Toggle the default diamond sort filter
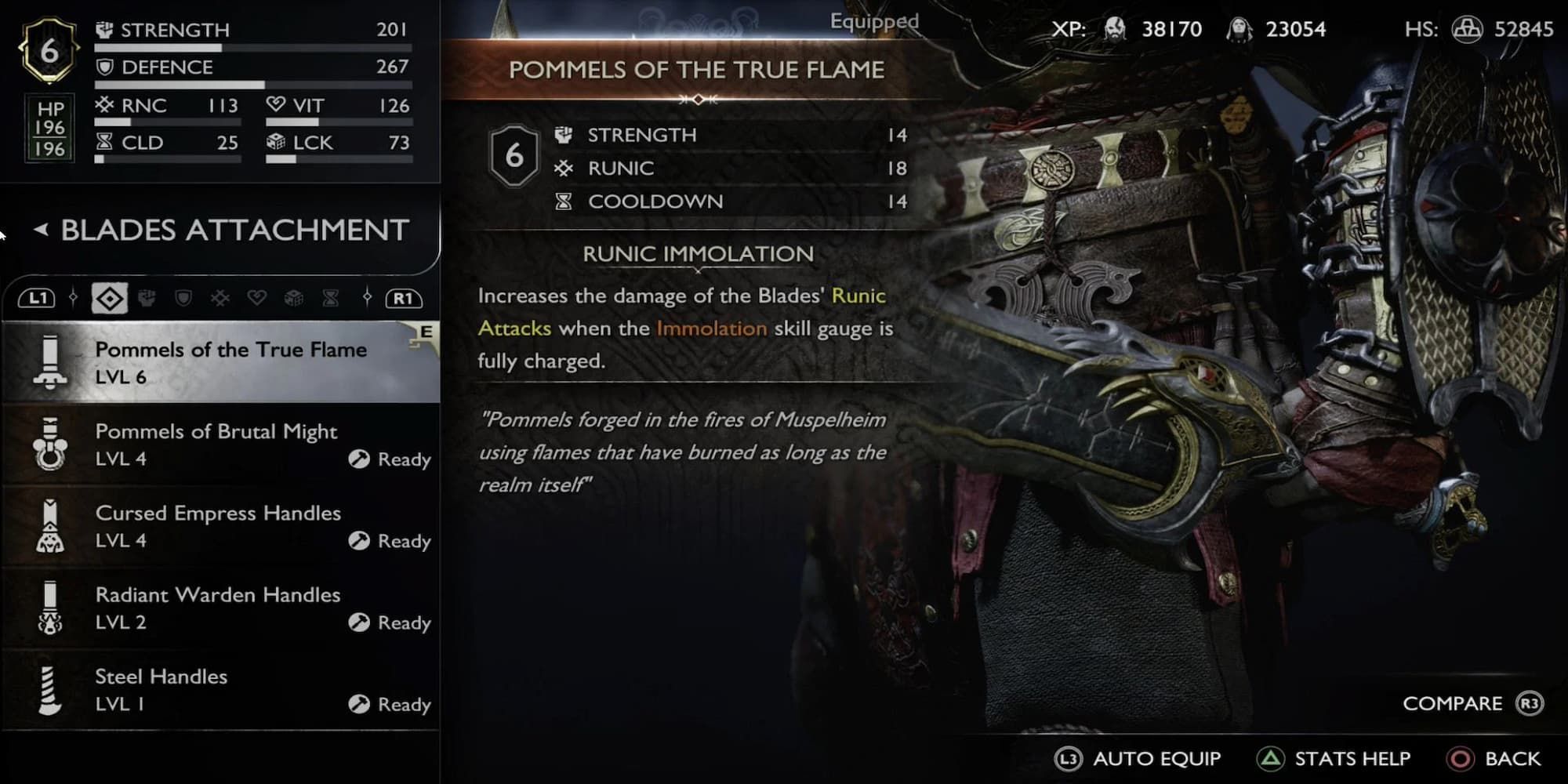1568x784 pixels. (x=109, y=298)
